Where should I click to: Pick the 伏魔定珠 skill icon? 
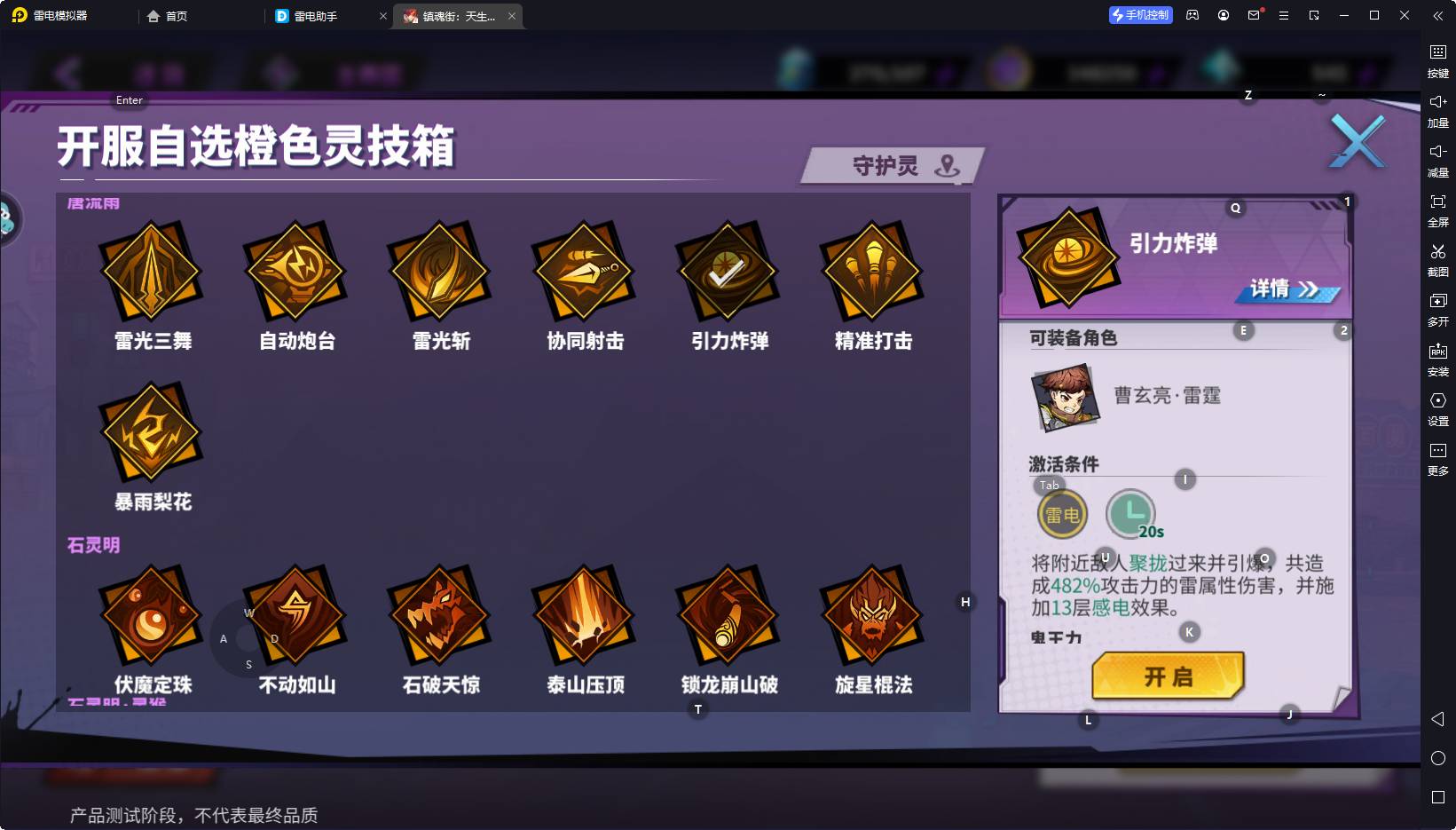point(152,615)
